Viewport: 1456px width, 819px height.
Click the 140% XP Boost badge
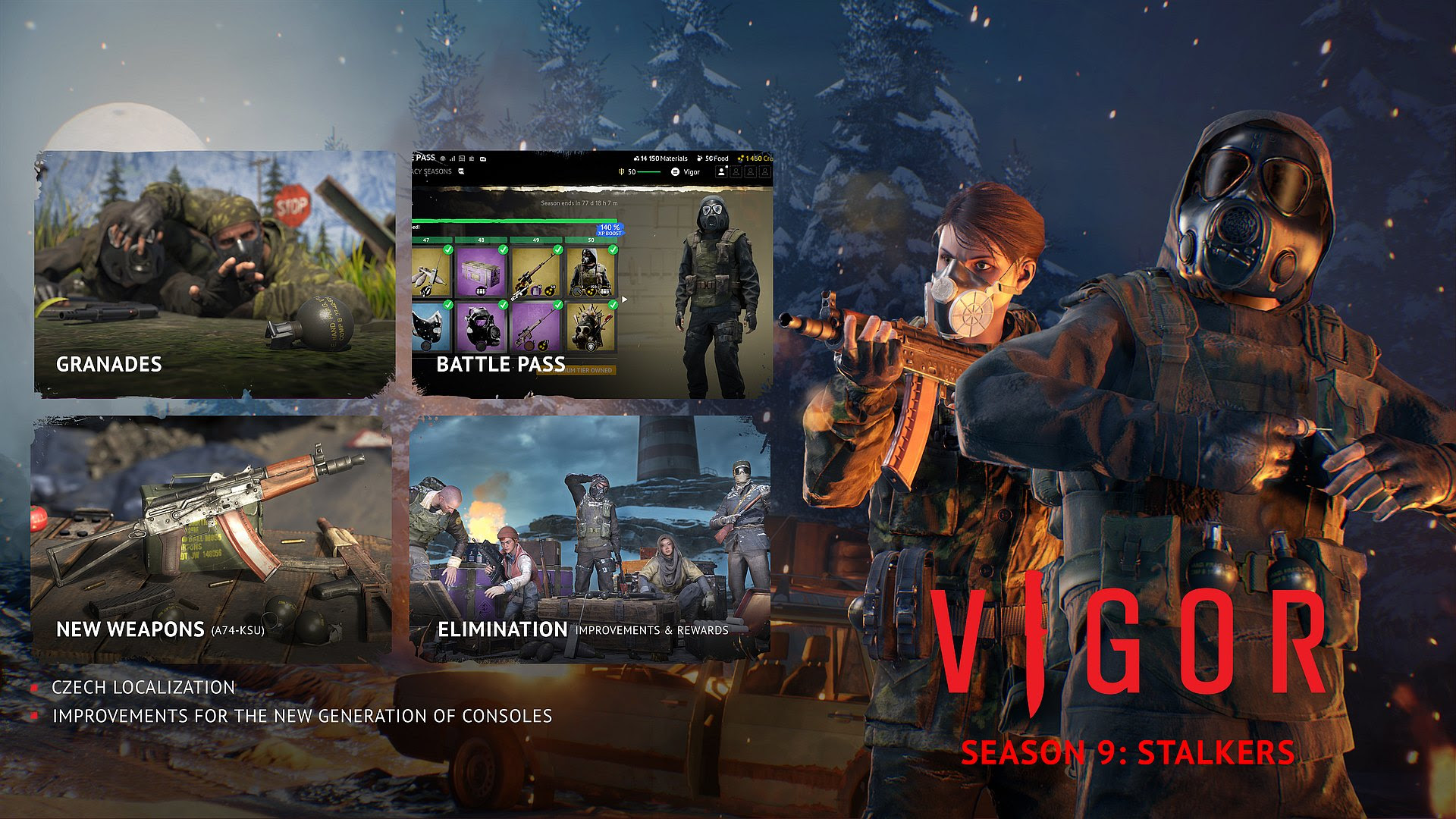610,230
